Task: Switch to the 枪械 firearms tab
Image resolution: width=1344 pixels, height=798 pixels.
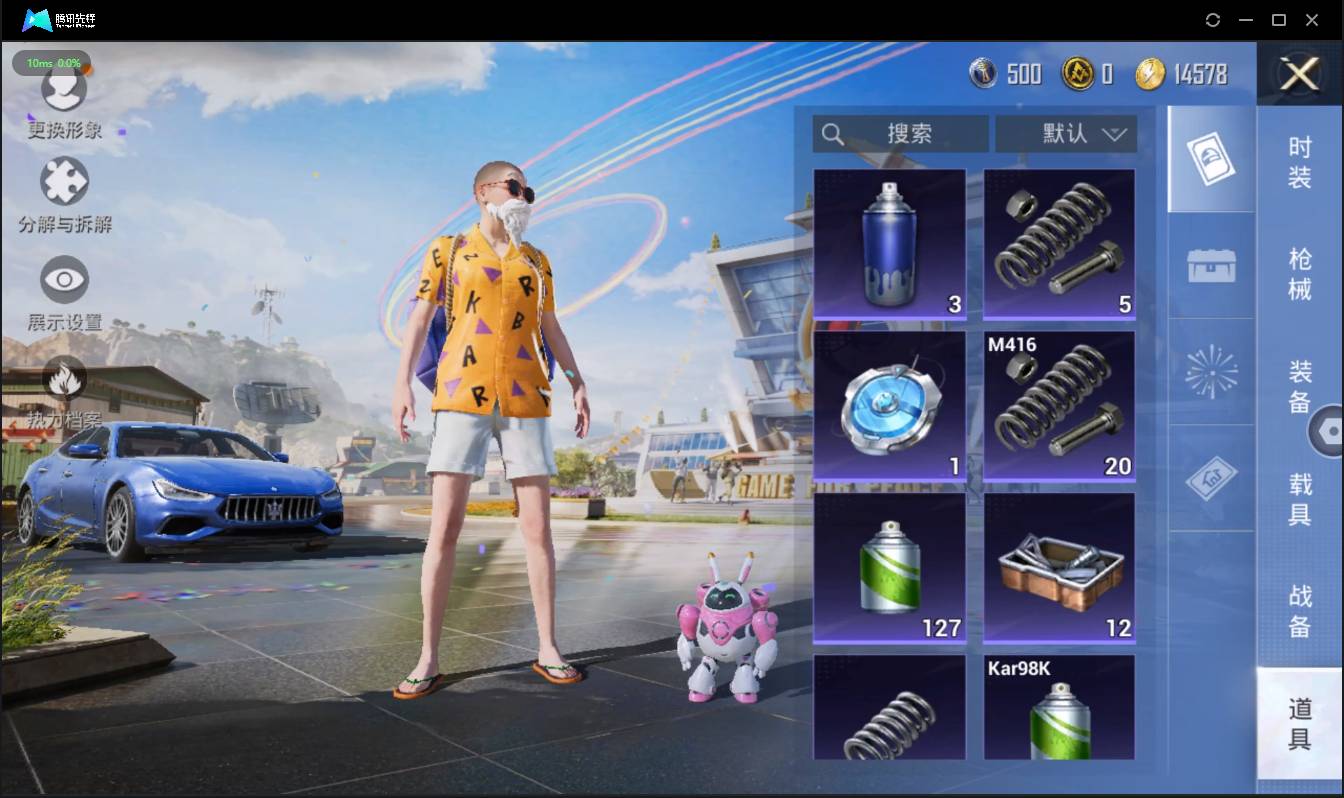Action: tap(1299, 274)
